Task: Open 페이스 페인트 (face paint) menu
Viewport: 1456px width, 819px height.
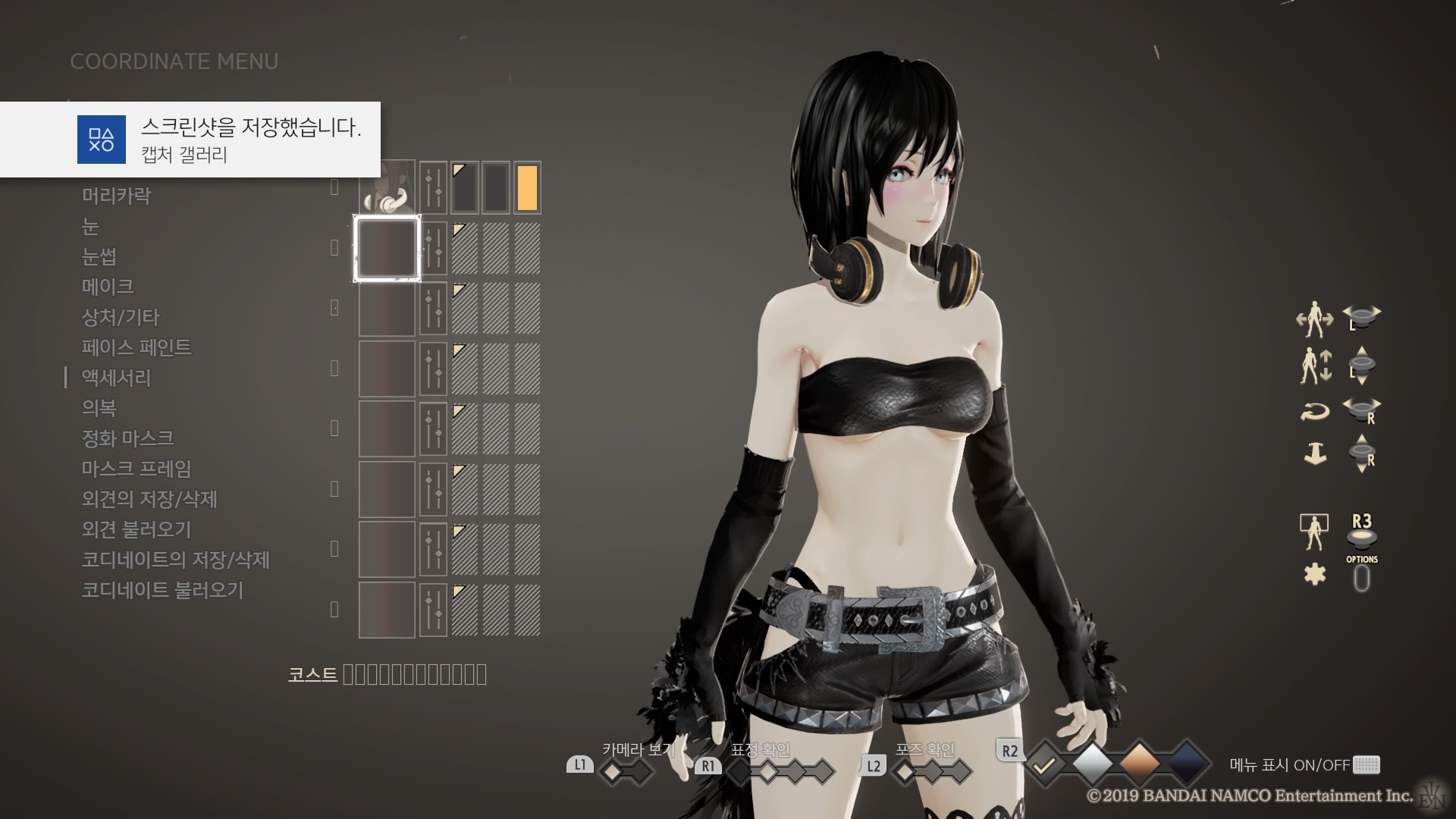Action: pyautogui.click(x=136, y=347)
